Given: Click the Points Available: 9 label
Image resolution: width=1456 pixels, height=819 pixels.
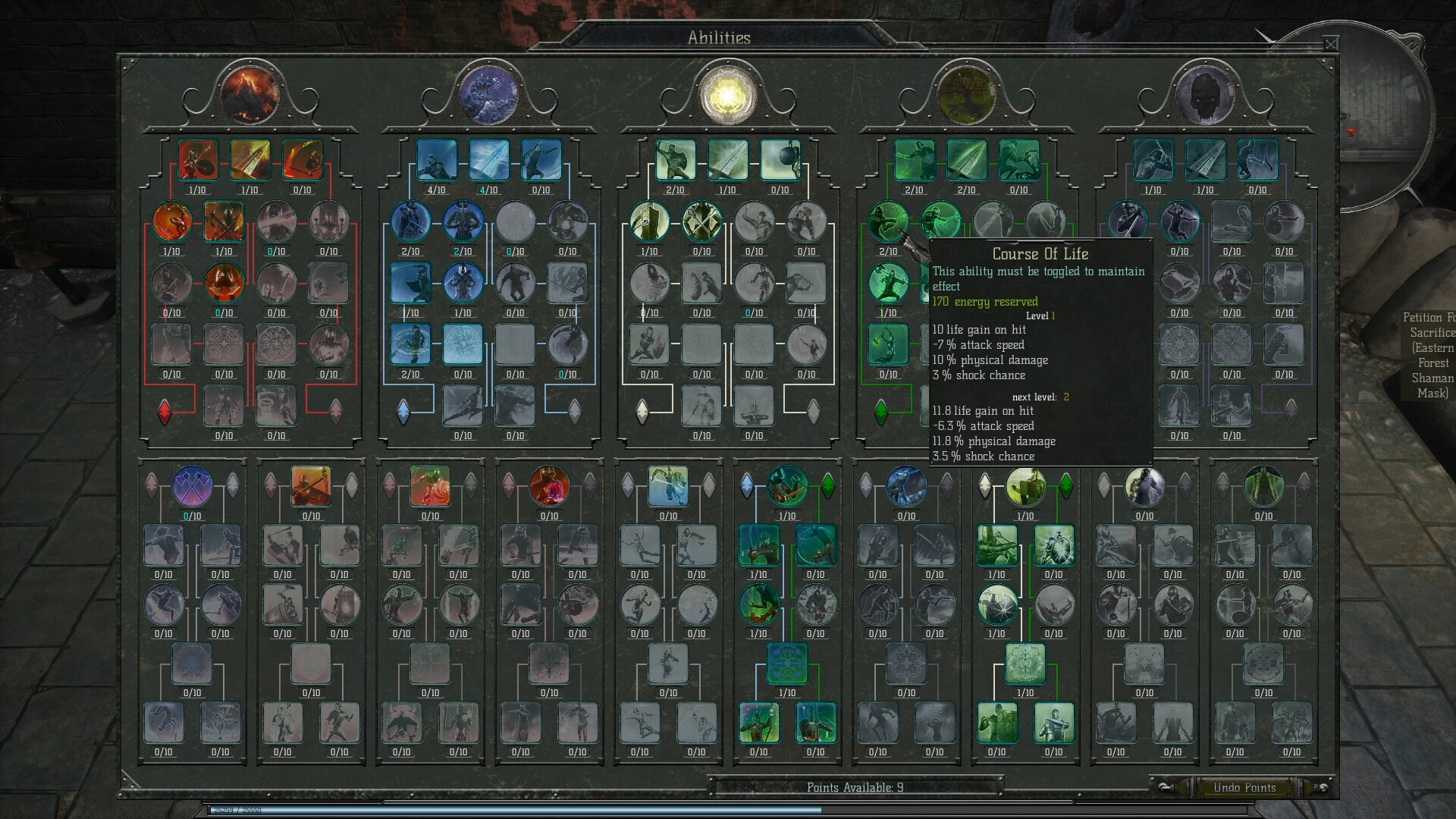Looking at the screenshot, I should coord(854,788).
